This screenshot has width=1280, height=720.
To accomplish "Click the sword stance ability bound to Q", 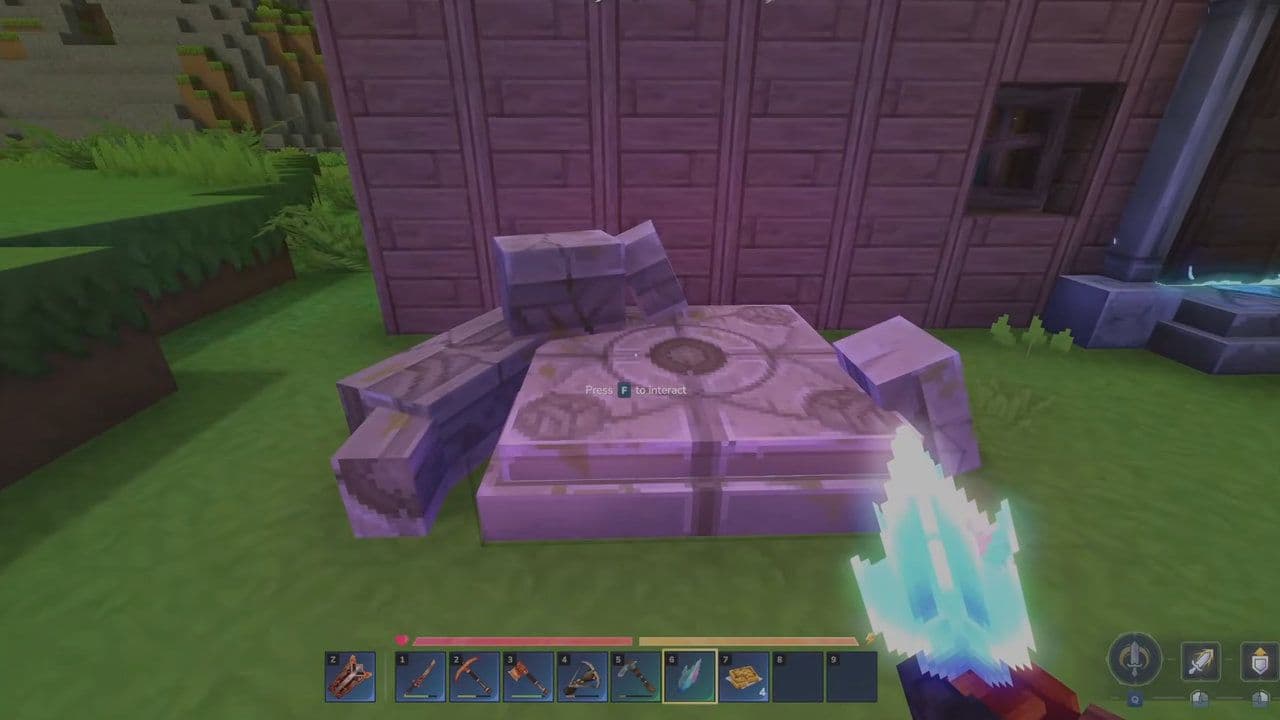I will pos(1133,659).
